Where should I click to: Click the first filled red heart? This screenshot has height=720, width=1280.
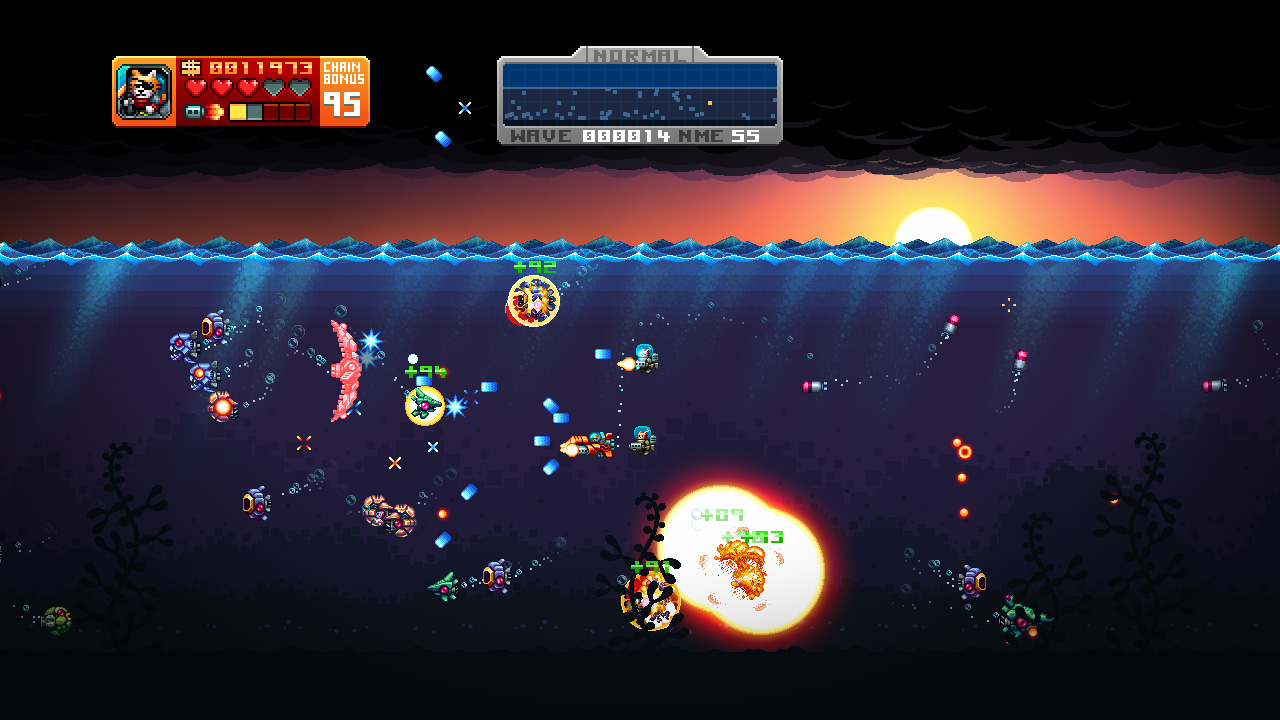197,88
